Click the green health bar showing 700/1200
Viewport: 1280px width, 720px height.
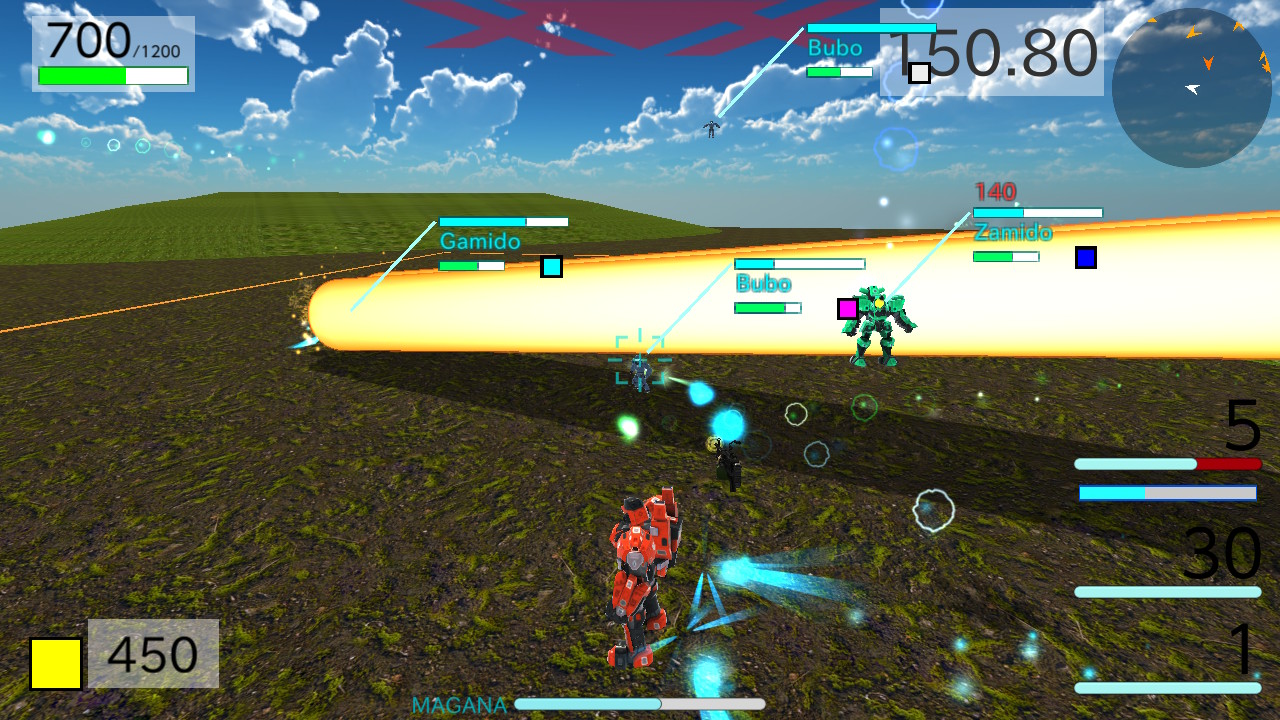(x=113, y=74)
